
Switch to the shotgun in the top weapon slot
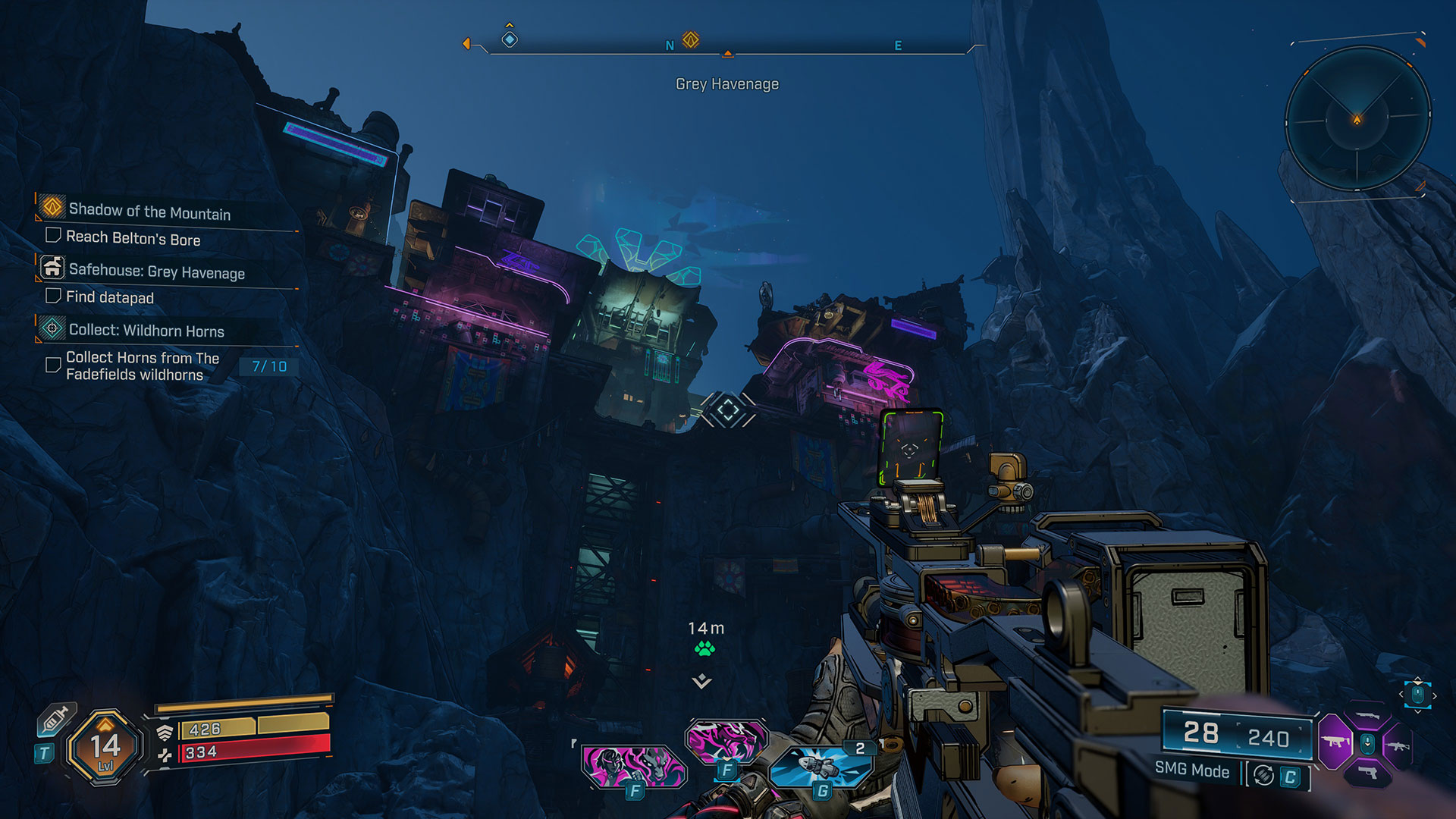pos(1368,717)
